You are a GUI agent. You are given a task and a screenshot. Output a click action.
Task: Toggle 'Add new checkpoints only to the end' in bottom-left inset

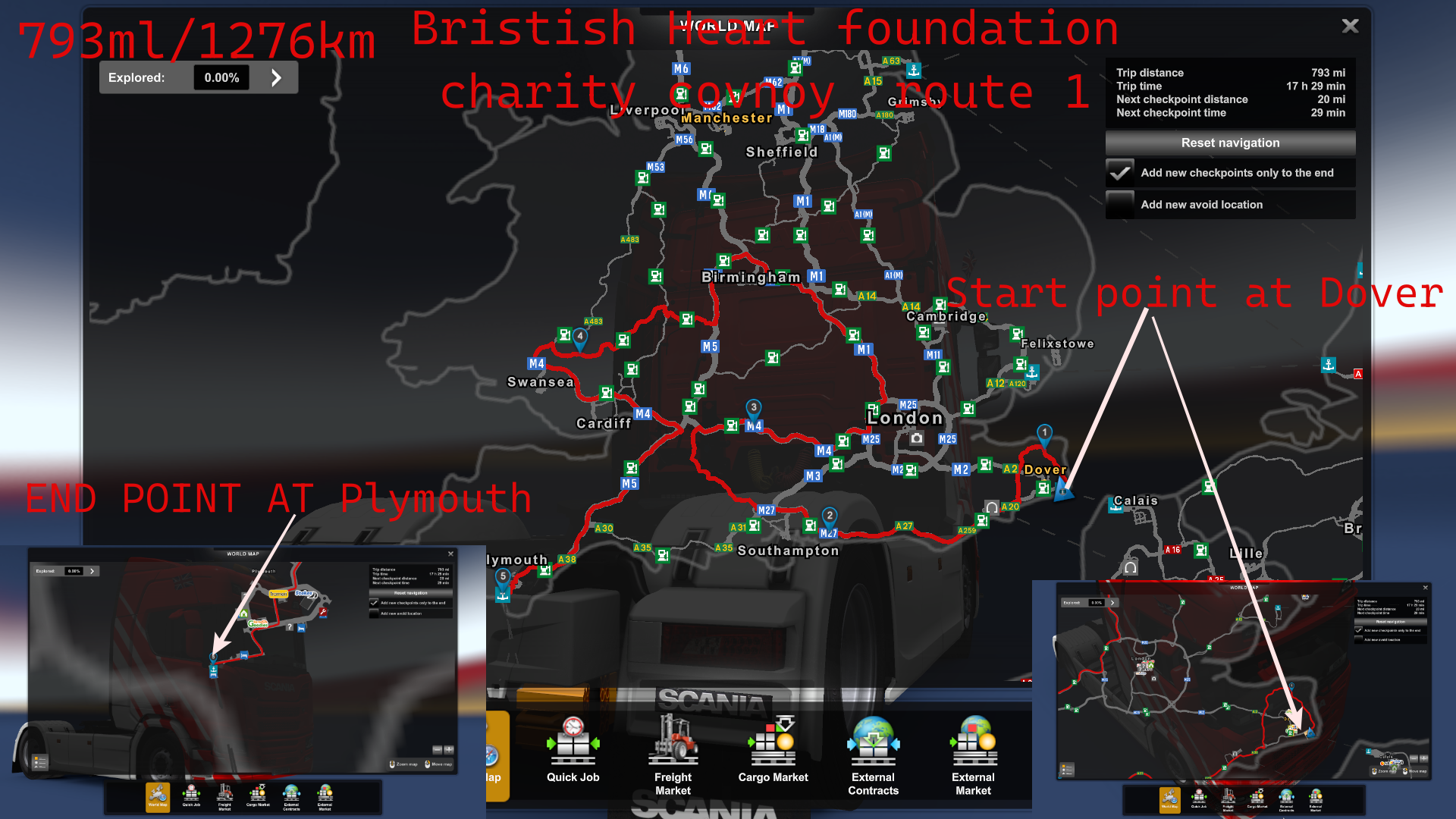click(374, 603)
